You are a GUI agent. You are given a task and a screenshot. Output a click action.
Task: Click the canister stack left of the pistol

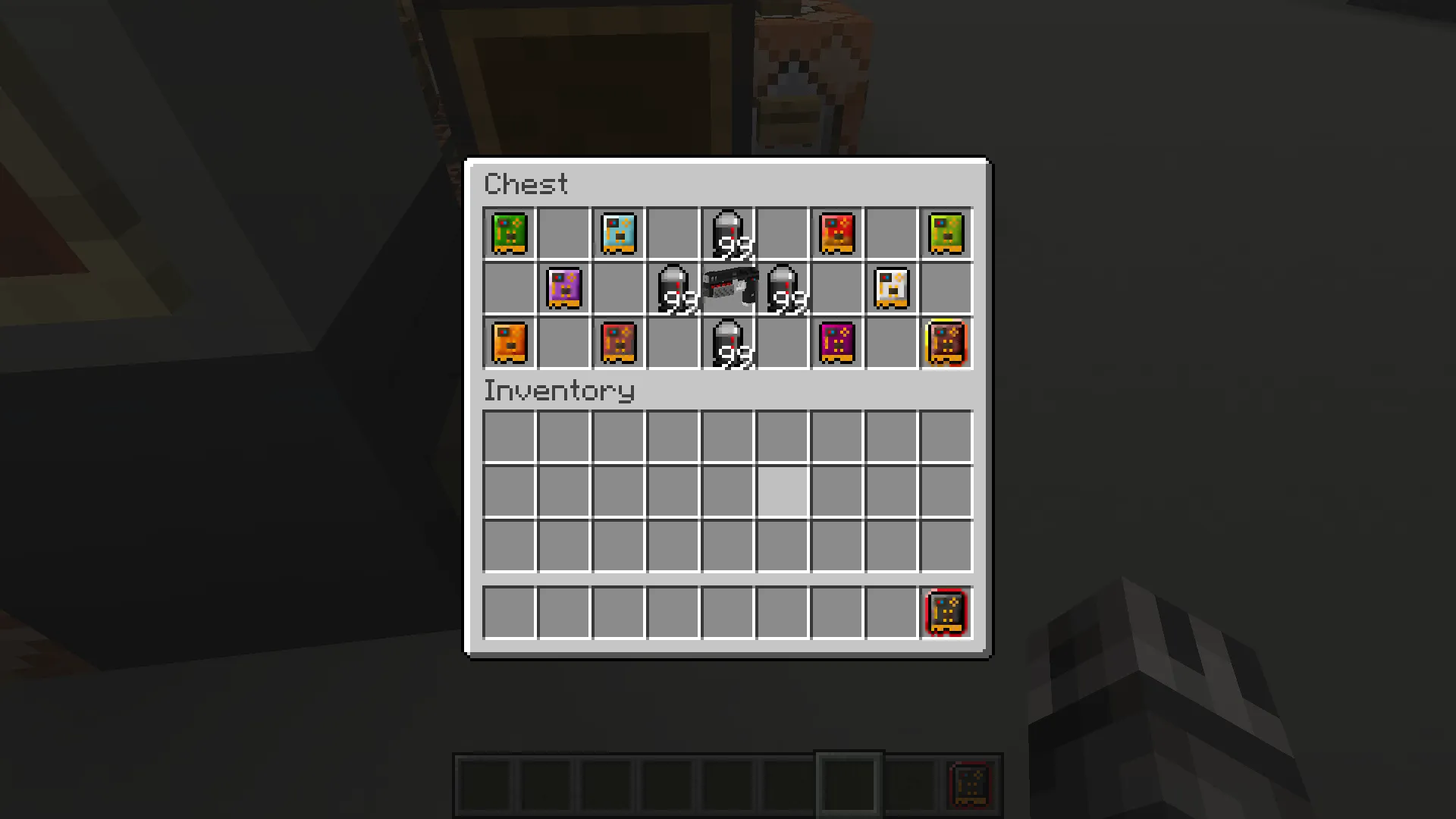click(x=672, y=288)
